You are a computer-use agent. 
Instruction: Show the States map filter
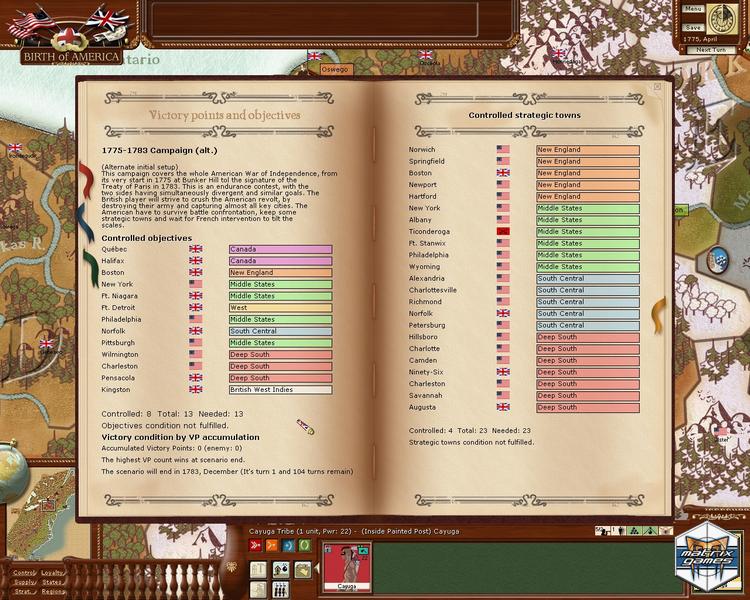52,582
